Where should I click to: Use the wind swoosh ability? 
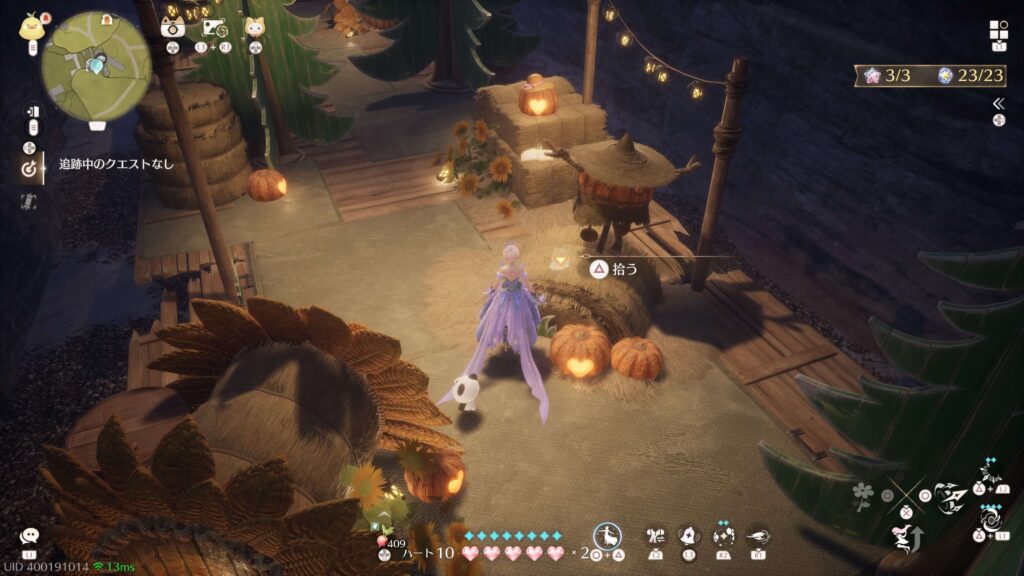pos(757,536)
